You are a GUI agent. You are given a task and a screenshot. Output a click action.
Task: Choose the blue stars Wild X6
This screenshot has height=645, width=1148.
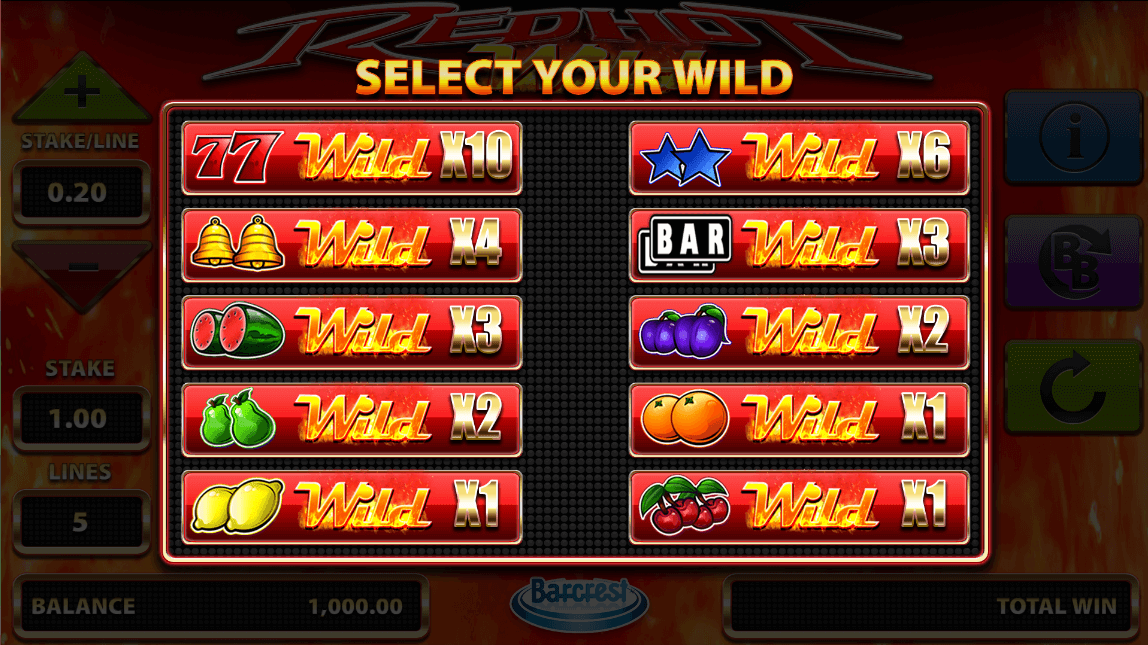click(x=798, y=157)
